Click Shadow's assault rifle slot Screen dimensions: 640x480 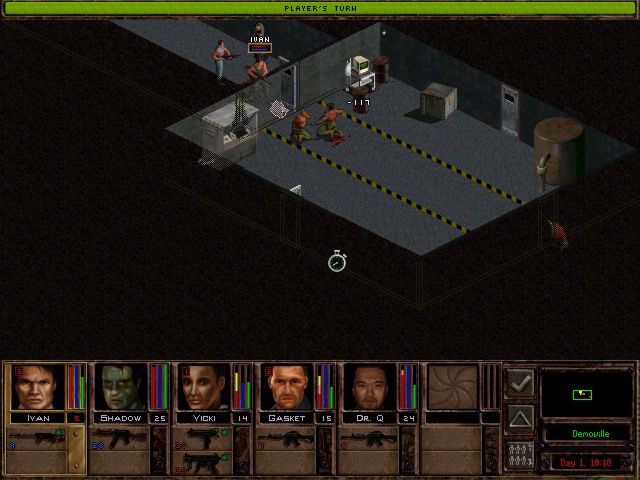120,438
